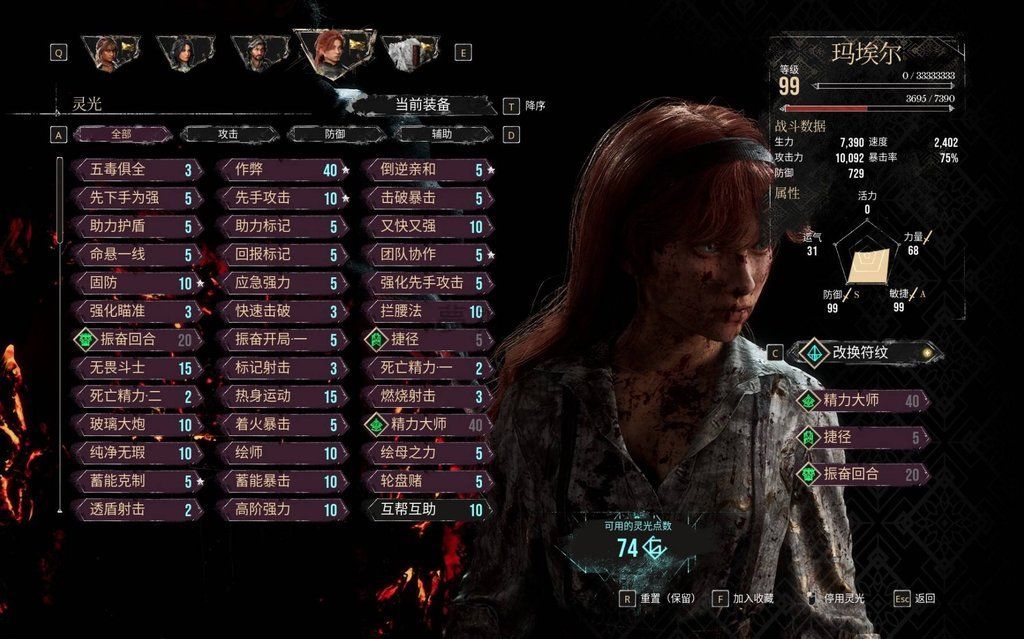Select the equipped 精力大师 slot on the right
Screen dimensions: 1024x639
[x=862, y=401]
